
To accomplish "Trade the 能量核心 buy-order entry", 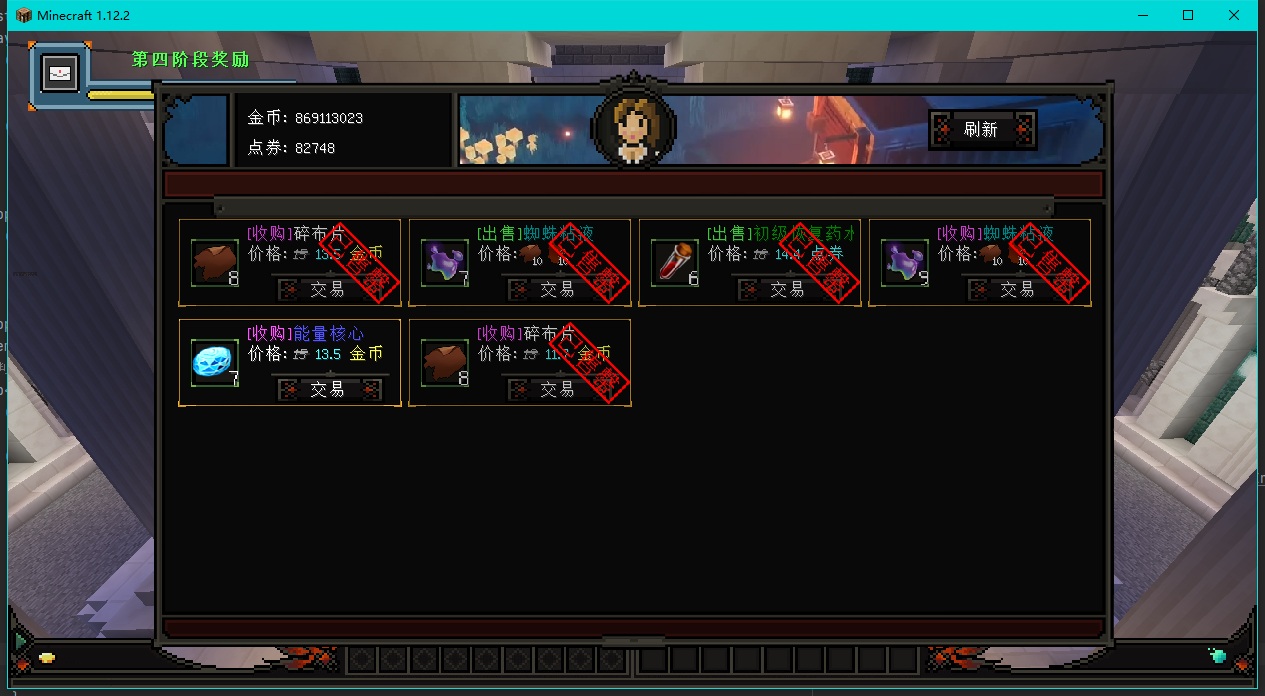I will point(327,389).
